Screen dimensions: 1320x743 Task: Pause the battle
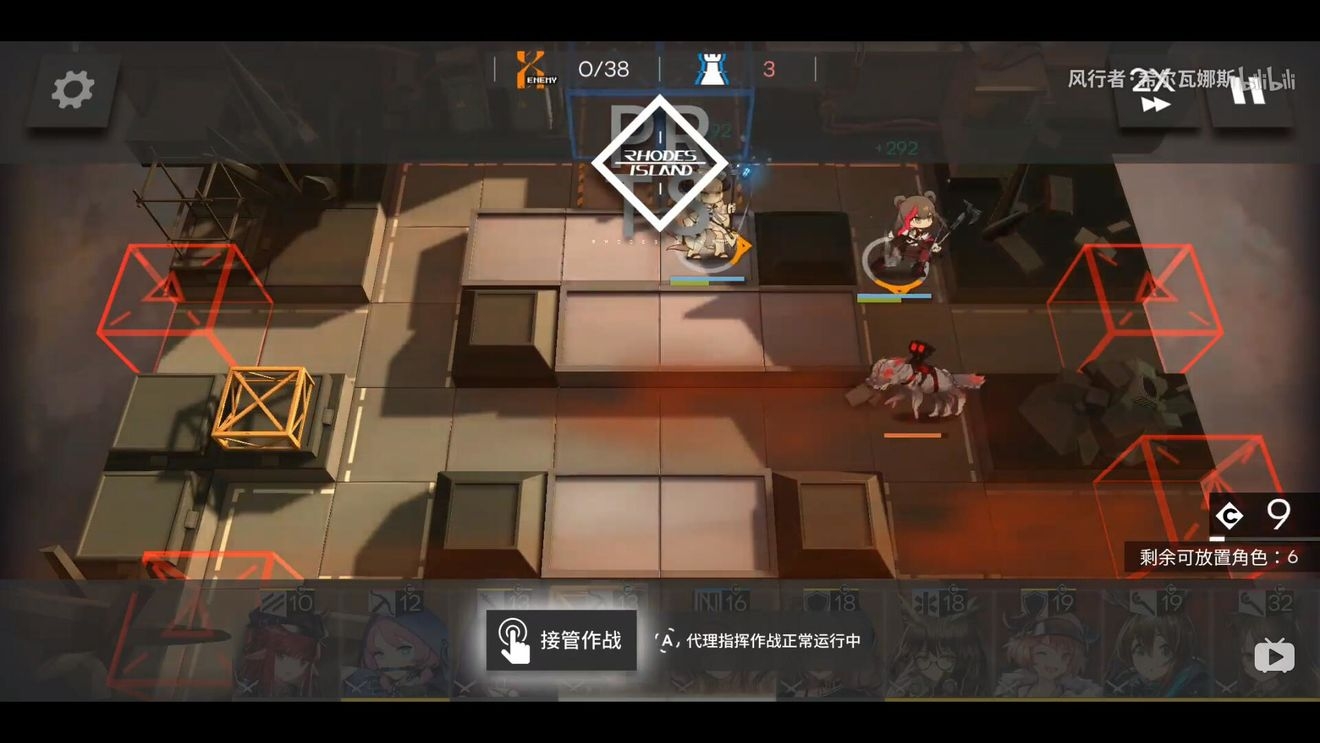point(1249,91)
